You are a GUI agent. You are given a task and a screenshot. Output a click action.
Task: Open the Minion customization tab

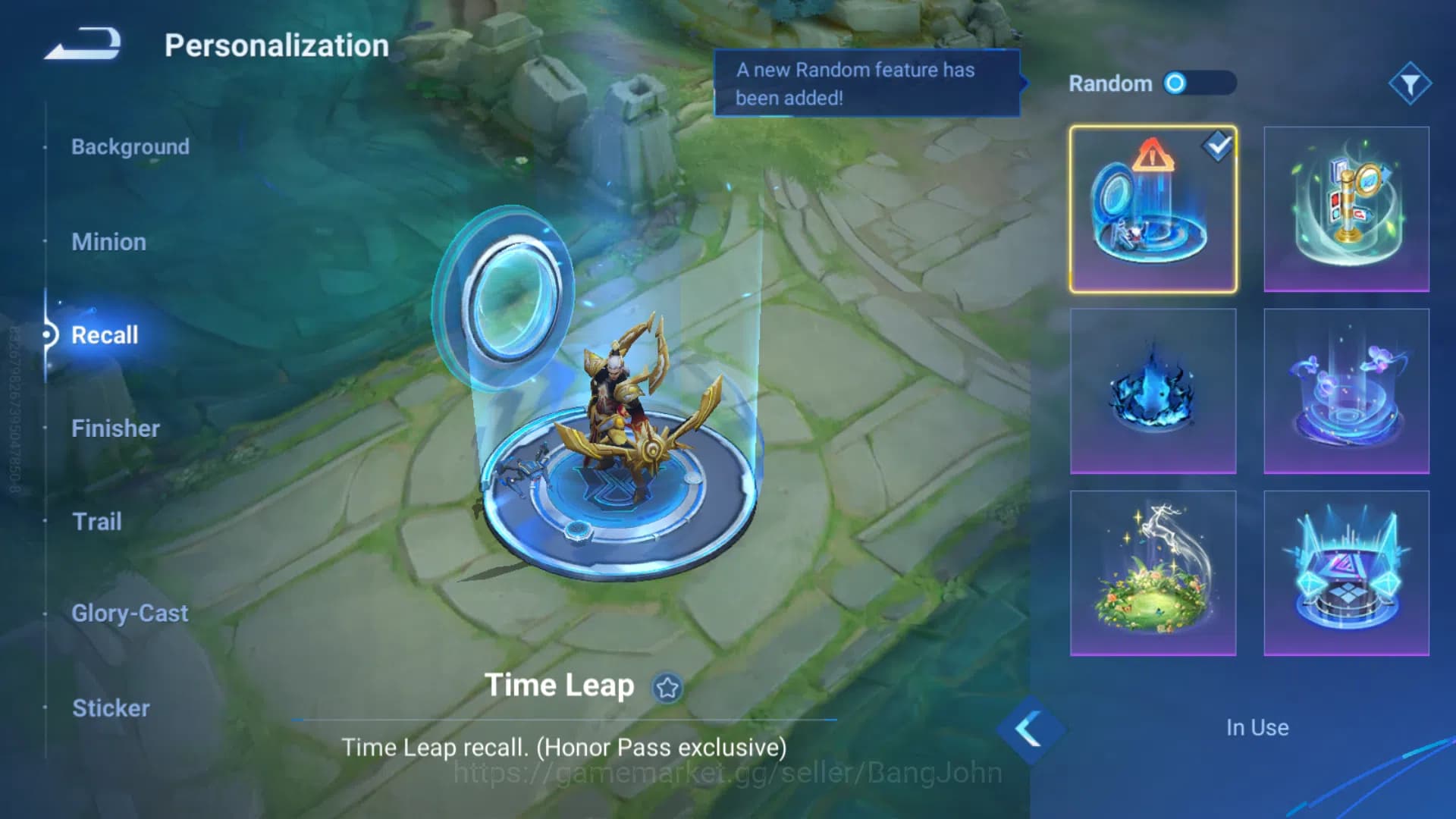[109, 241]
